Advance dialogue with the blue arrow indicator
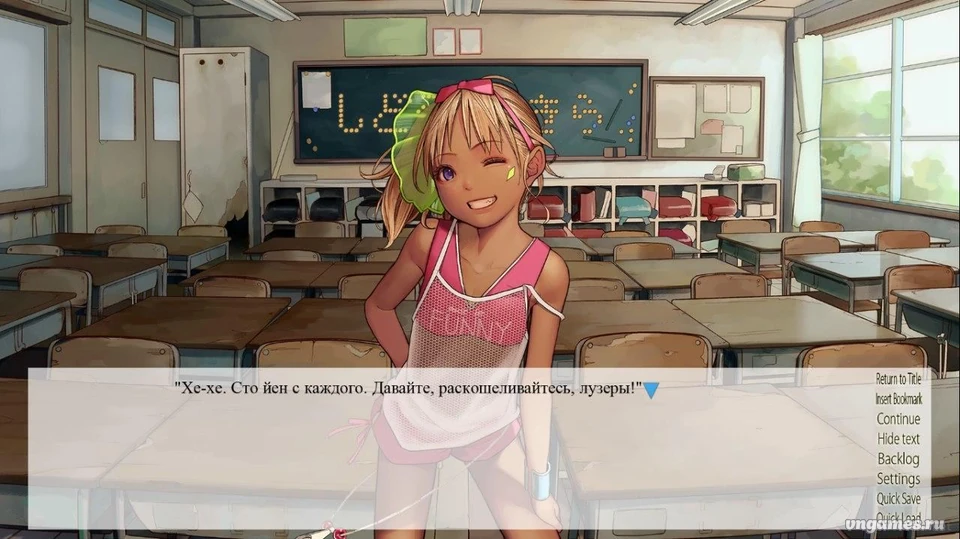This screenshot has width=960, height=539. coord(650,389)
